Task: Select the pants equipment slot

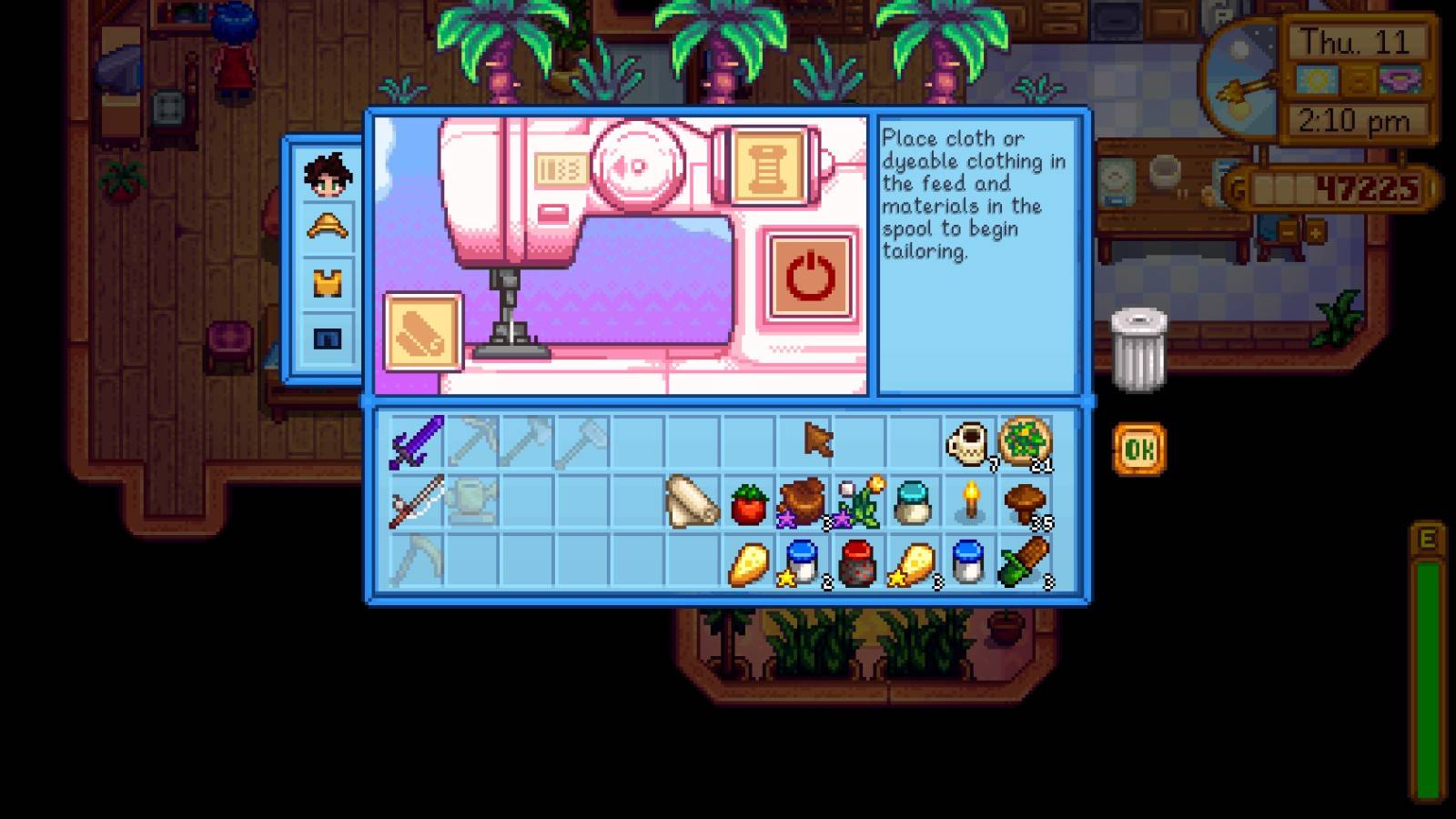Action: [328, 339]
